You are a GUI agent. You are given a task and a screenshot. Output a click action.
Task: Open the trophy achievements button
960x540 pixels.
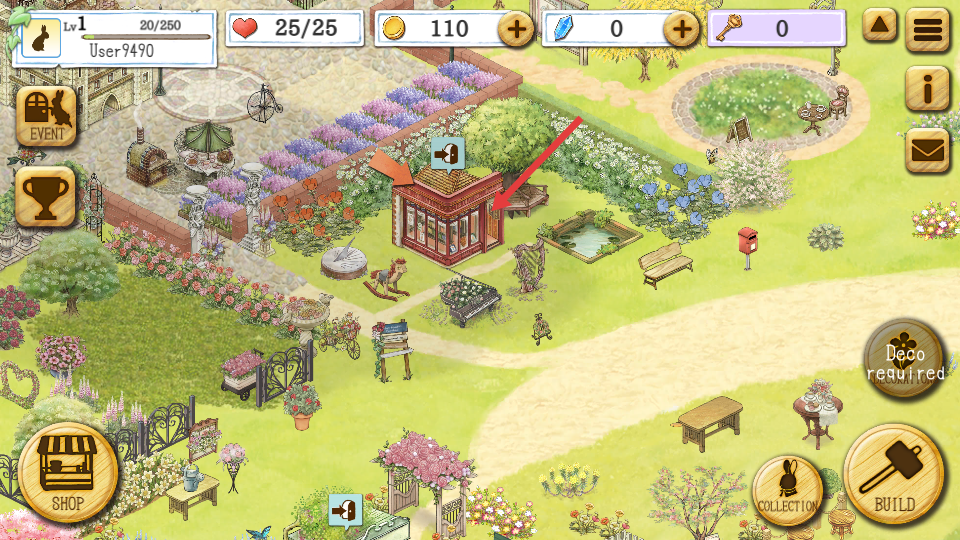point(45,196)
